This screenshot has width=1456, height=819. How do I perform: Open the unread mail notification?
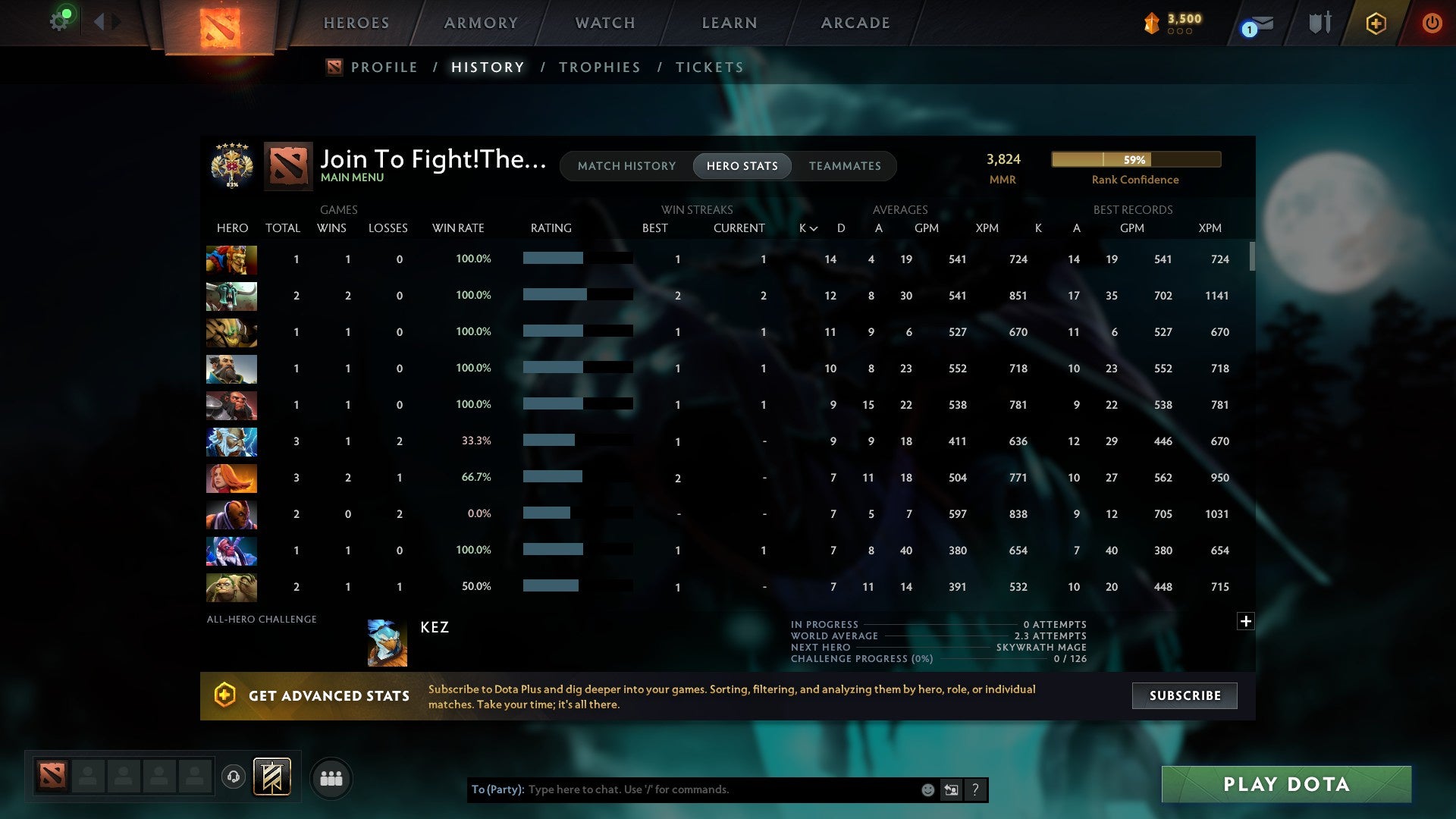[x=1255, y=25]
